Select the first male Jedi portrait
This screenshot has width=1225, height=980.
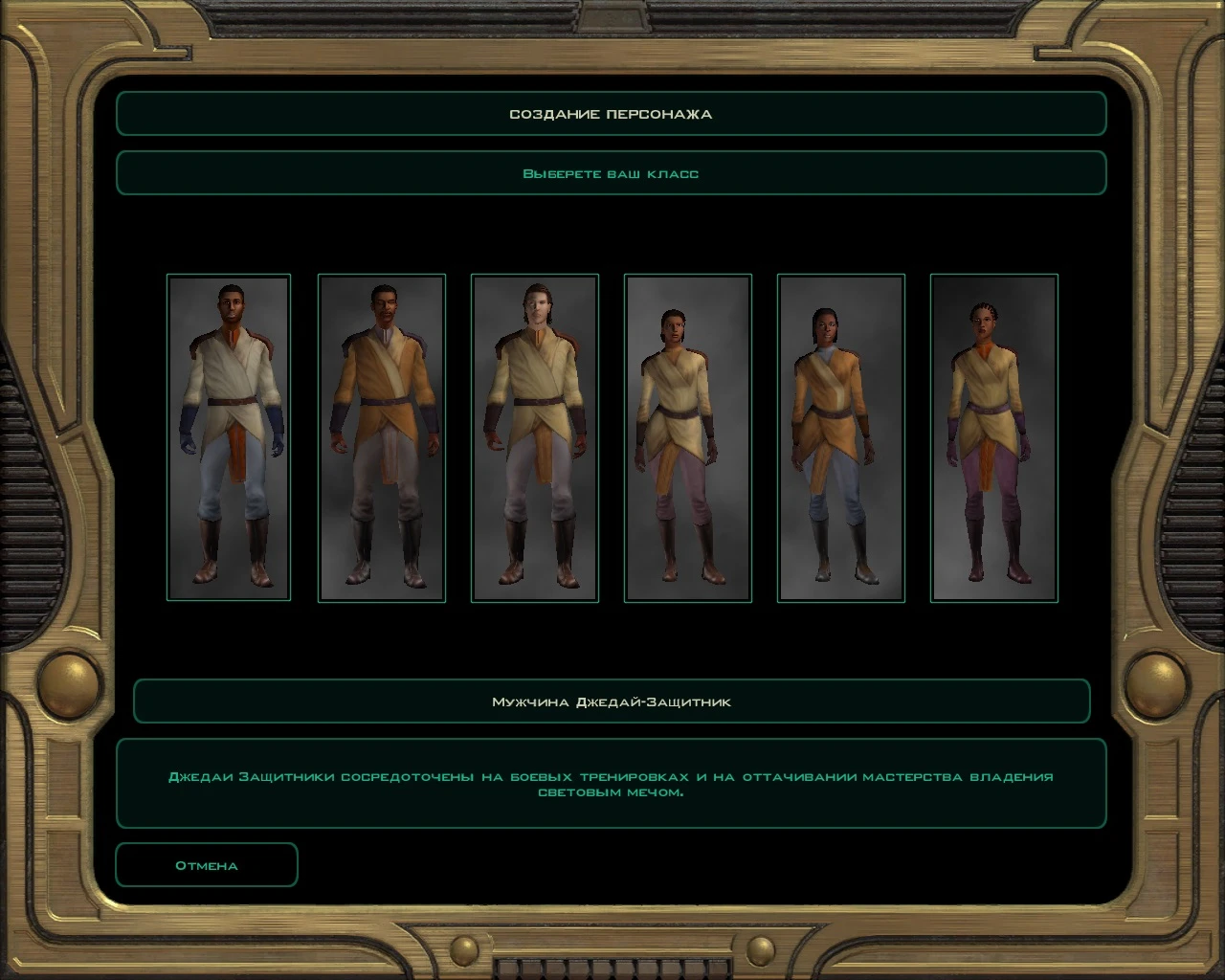(229, 437)
